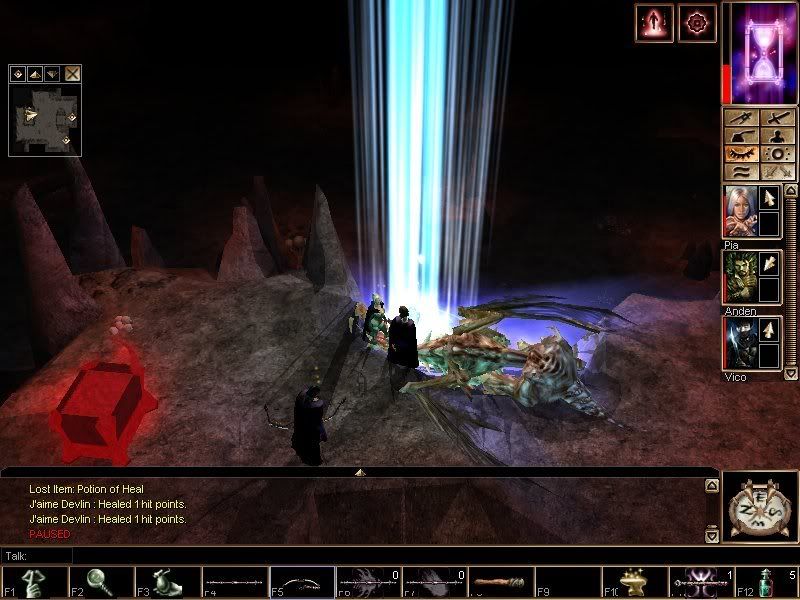Select Vico's party portrait
The width and height of the screenshot is (800, 600).
pyautogui.click(x=740, y=343)
